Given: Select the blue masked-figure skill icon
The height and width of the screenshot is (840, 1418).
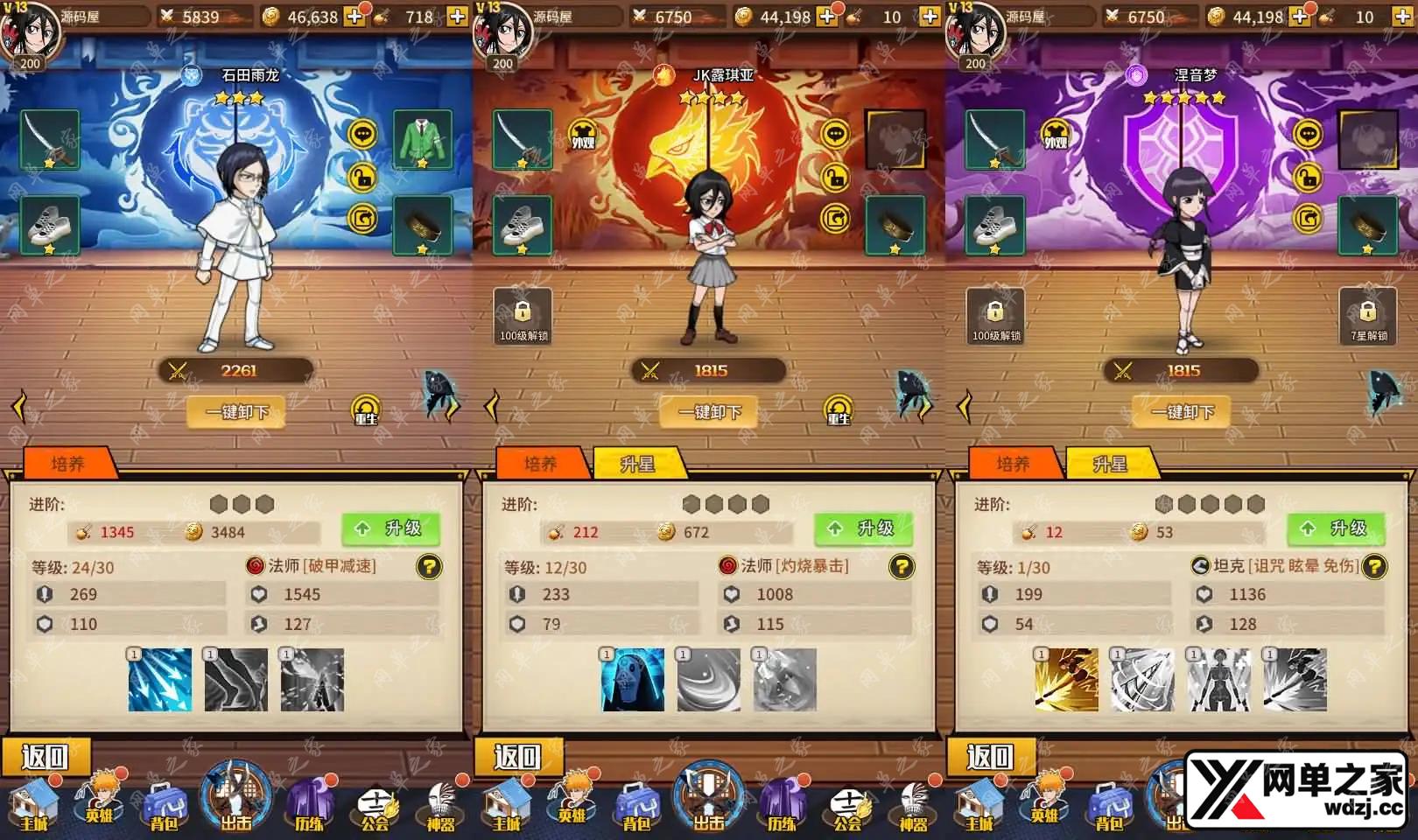Looking at the screenshot, I should [633, 680].
